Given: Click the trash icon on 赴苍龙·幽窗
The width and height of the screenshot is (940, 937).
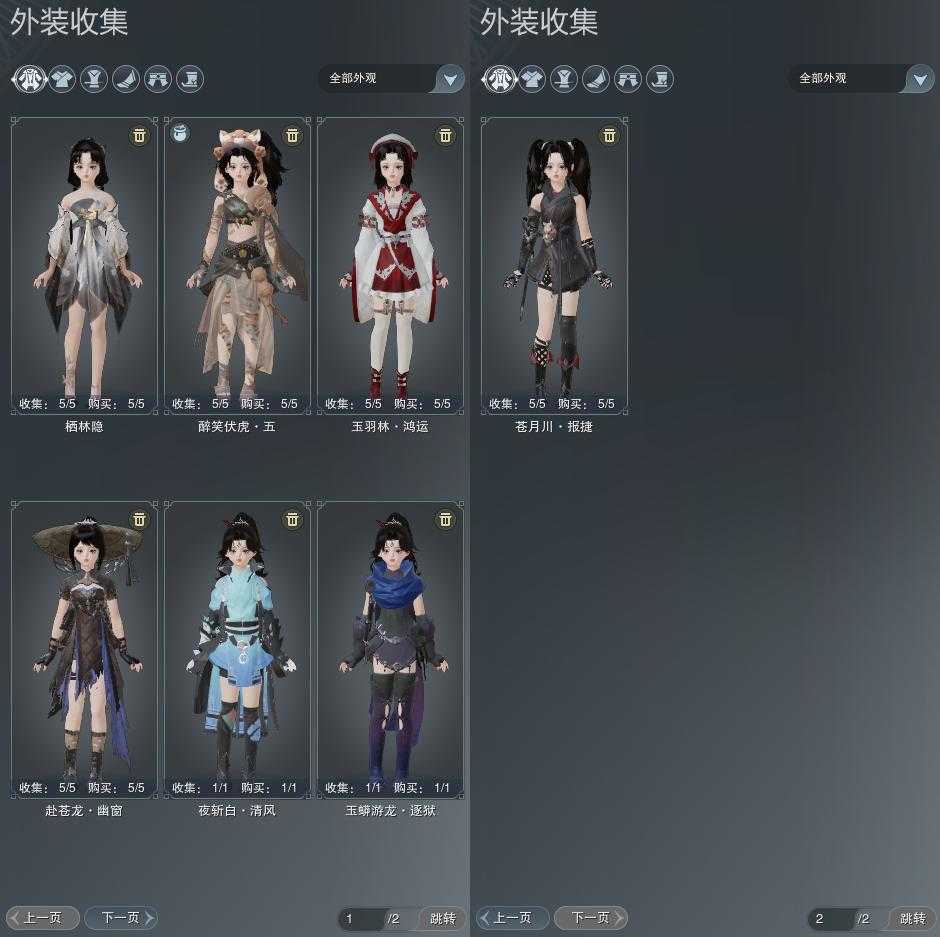Looking at the screenshot, I should [139, 519].
